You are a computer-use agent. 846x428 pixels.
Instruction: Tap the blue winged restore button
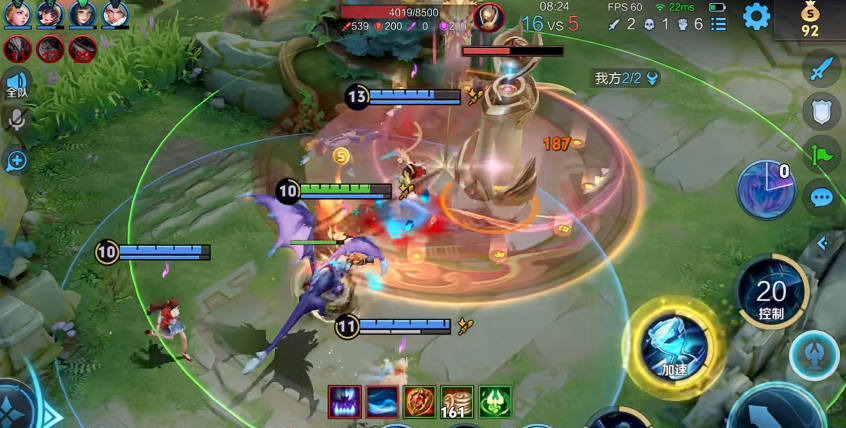pyautogui.click(x=813, y=355)
